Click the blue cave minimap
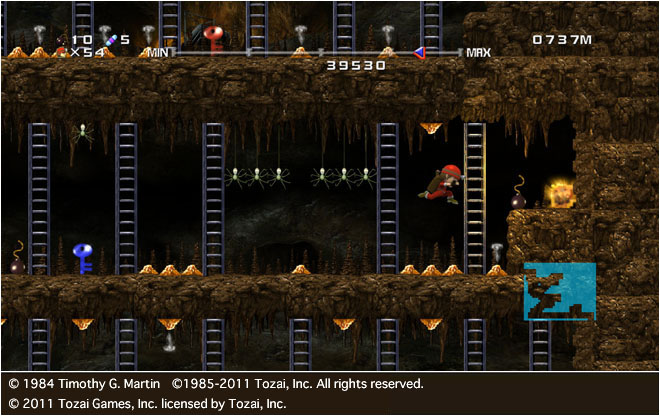Screen dimensions: 660x416 [559, 291]
